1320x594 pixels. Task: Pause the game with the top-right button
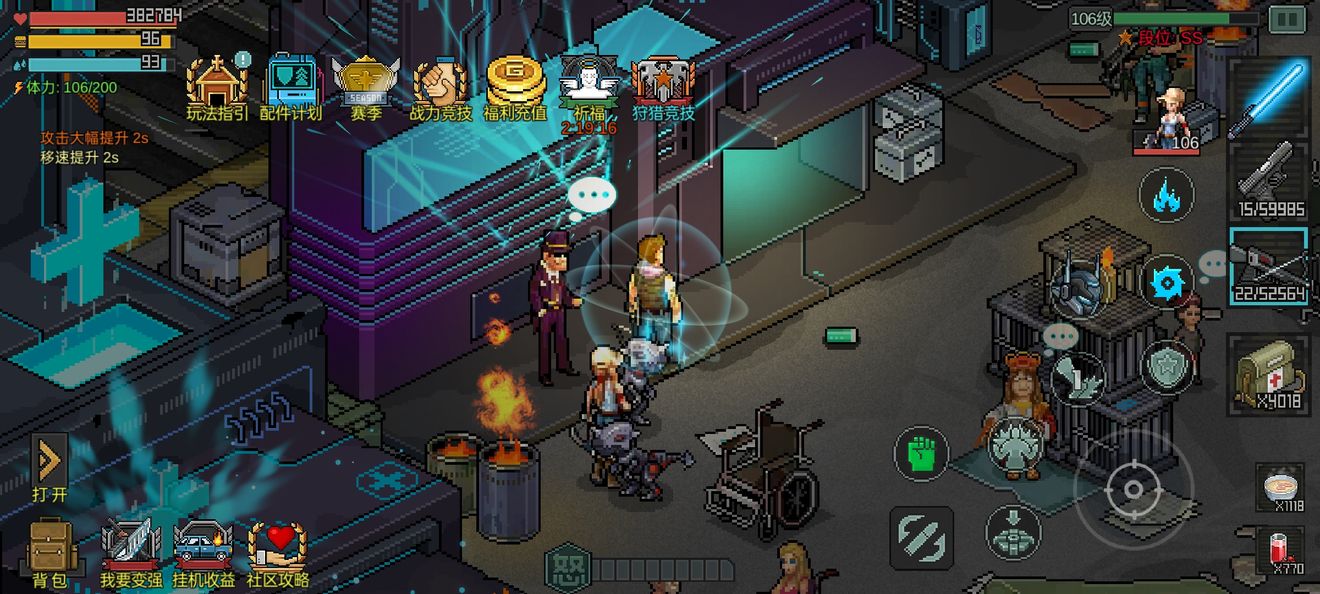click(x=1287, y=19)
